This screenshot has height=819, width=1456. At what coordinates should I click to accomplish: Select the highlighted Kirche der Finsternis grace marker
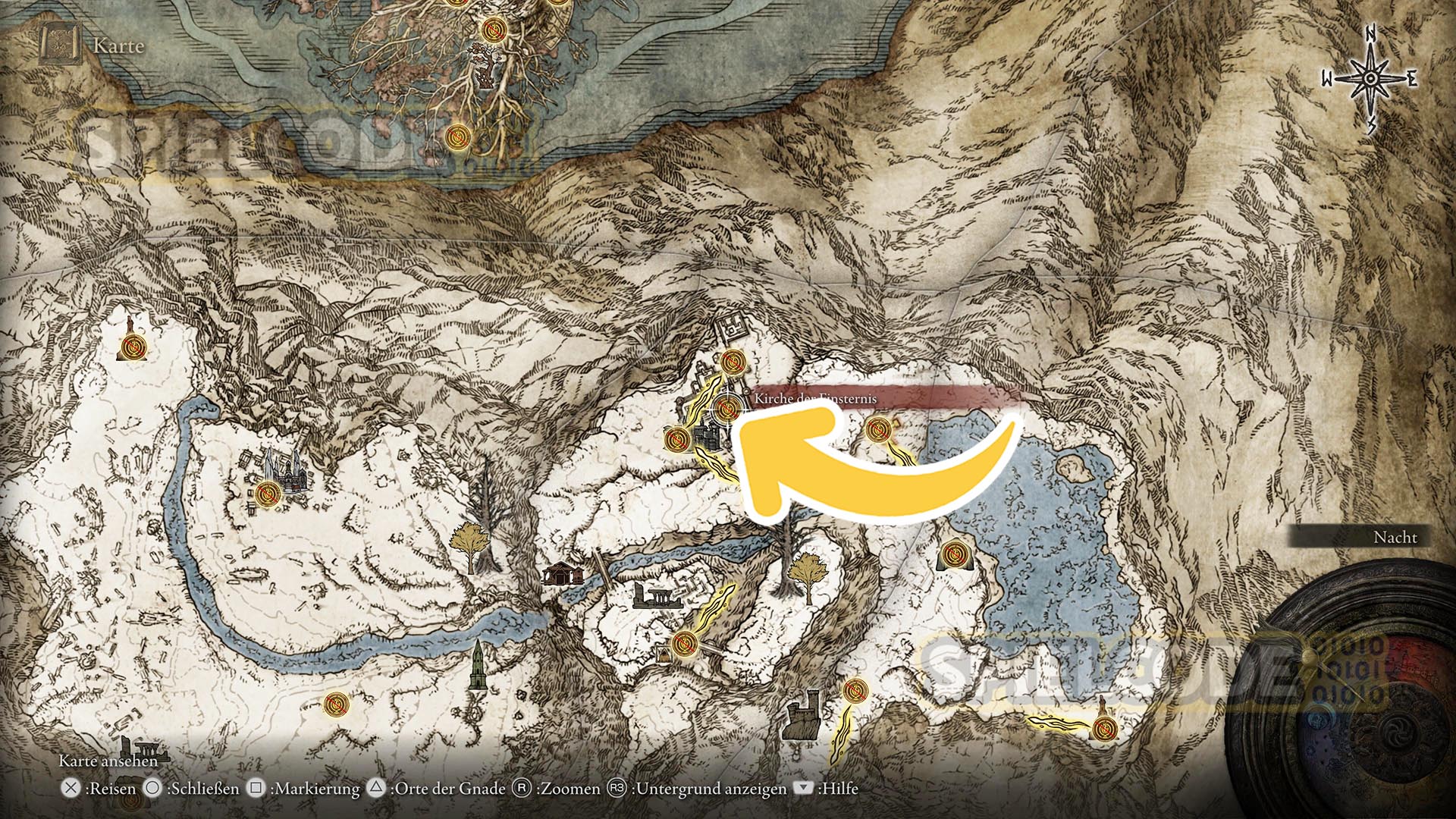pos(726,409)
